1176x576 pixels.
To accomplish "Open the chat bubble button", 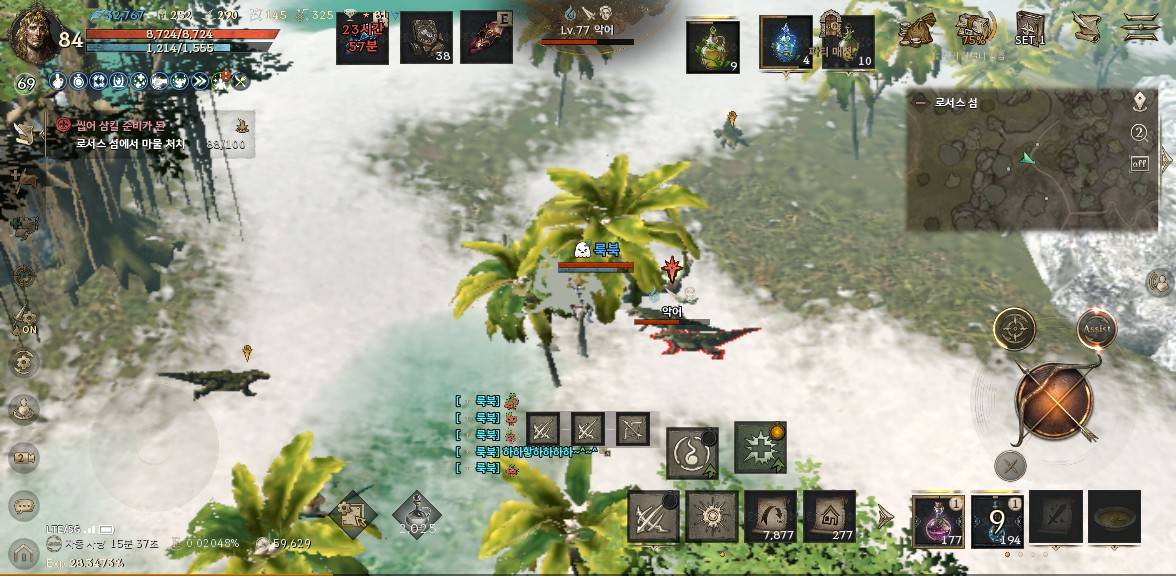I will click(23, 504).
